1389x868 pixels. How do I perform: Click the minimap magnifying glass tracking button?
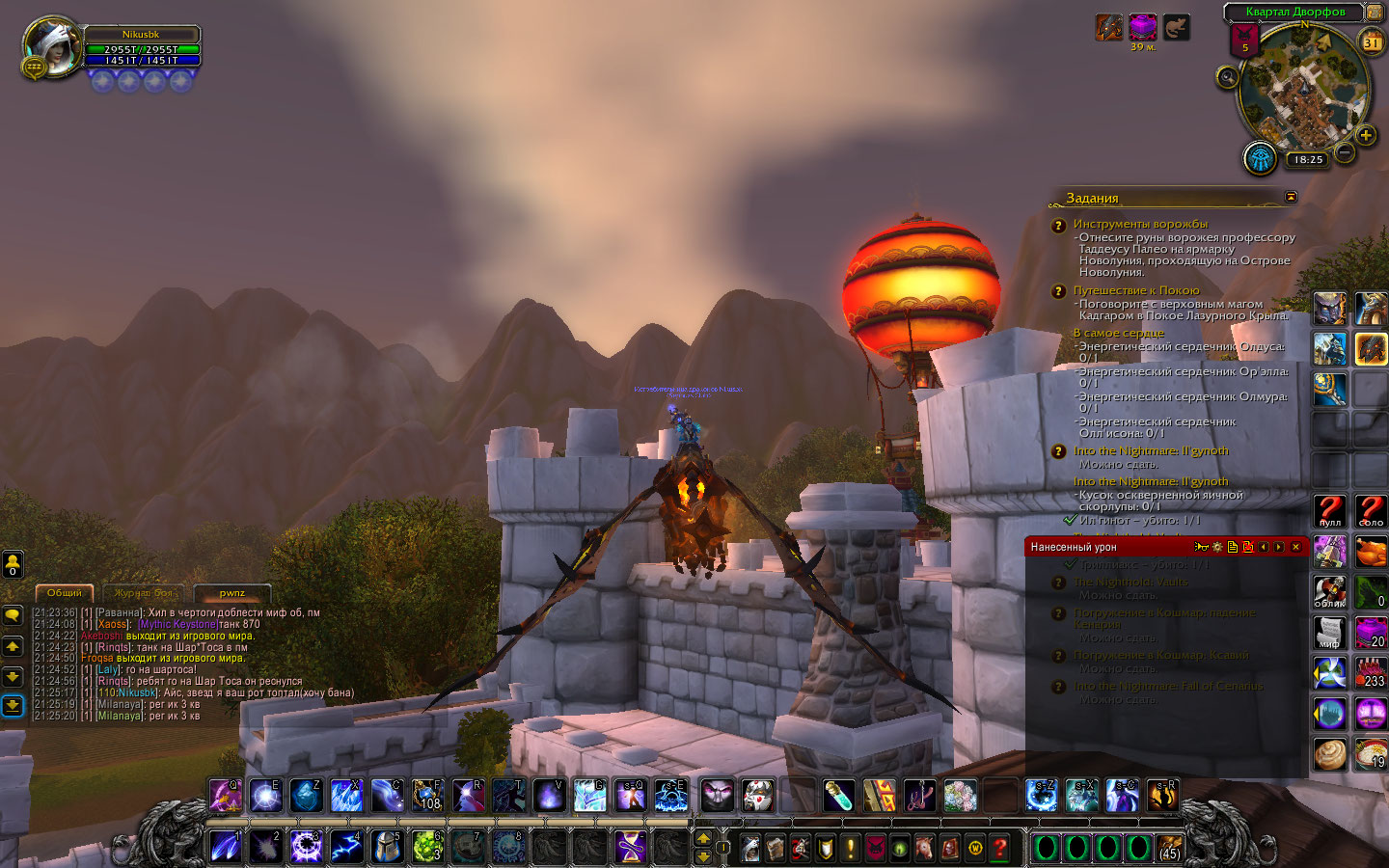pos(1227,77)
